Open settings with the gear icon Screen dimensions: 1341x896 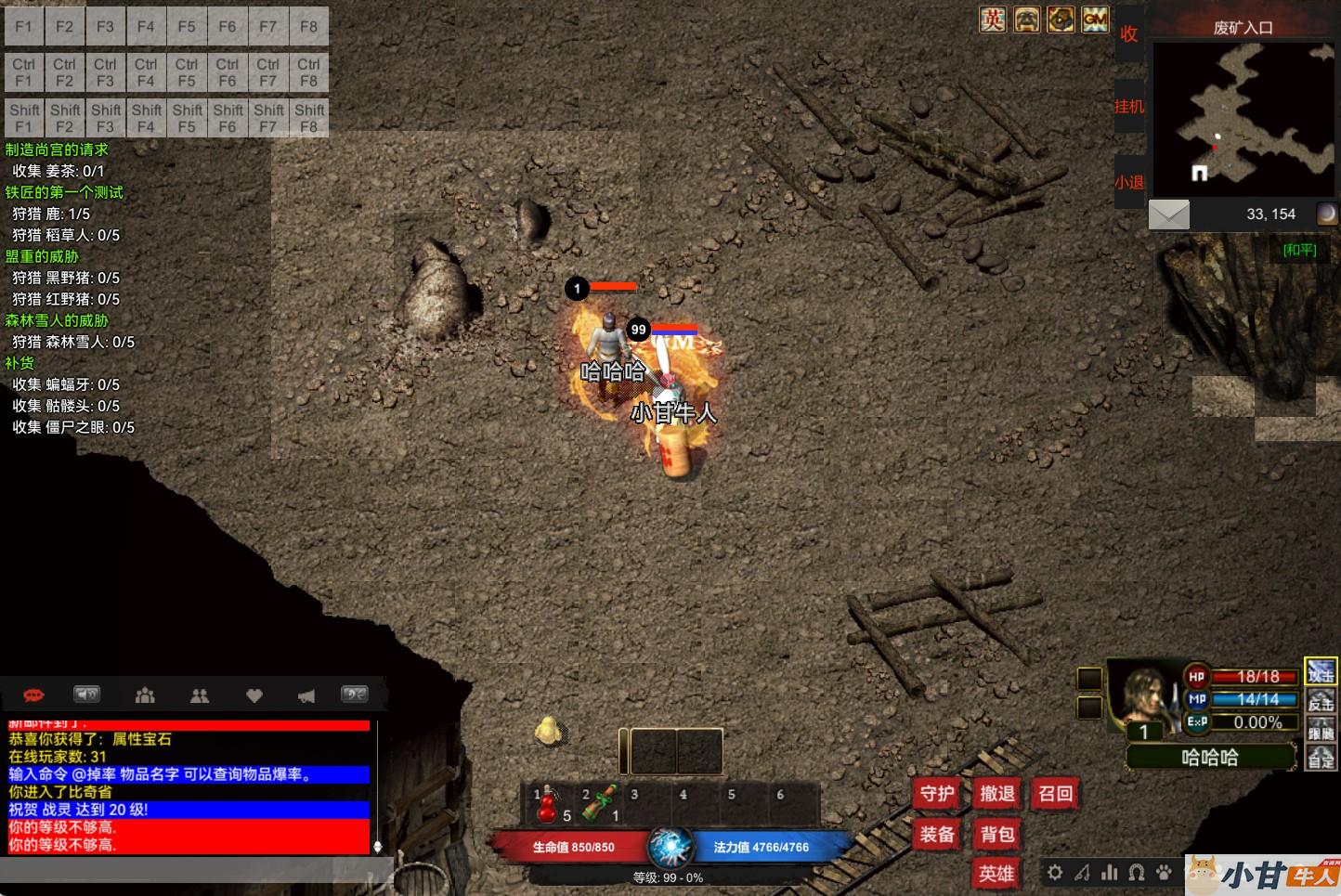1055,873
